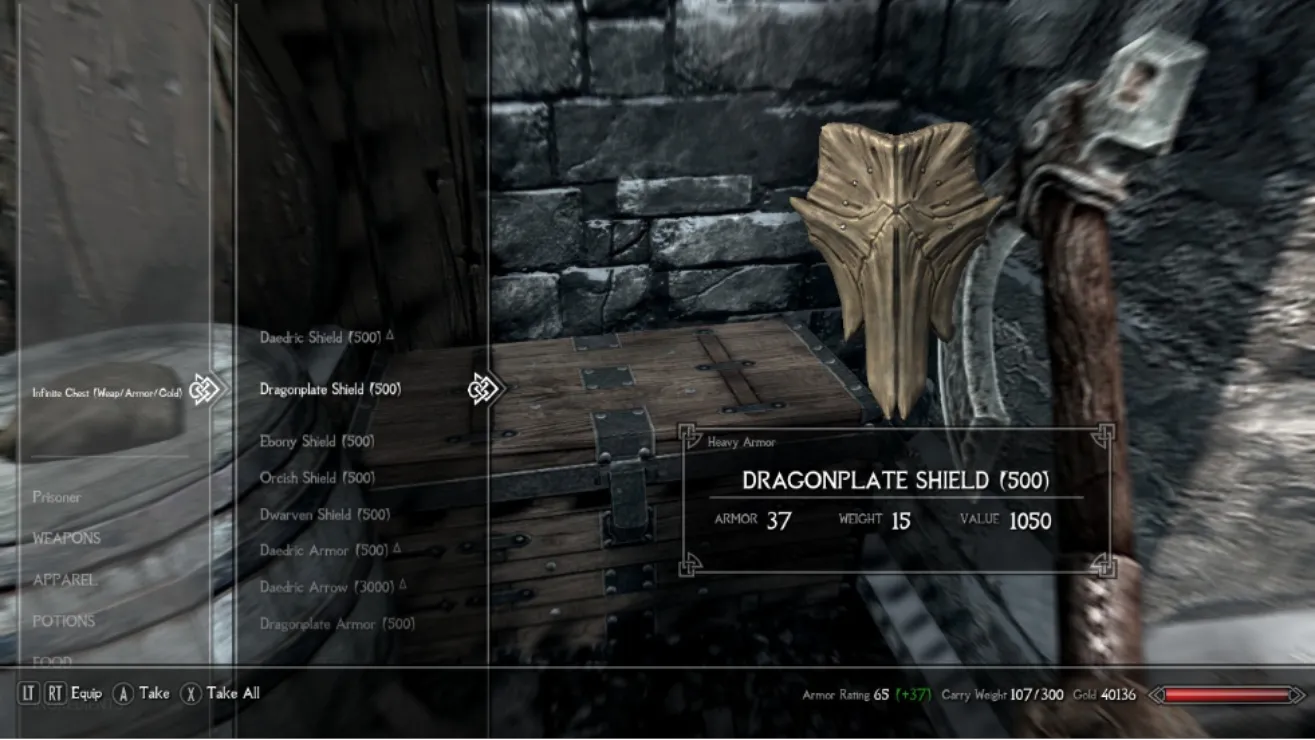
Task: Pick Dwarven Shield (500) from the chest
Action: click(x=325, y=515)
